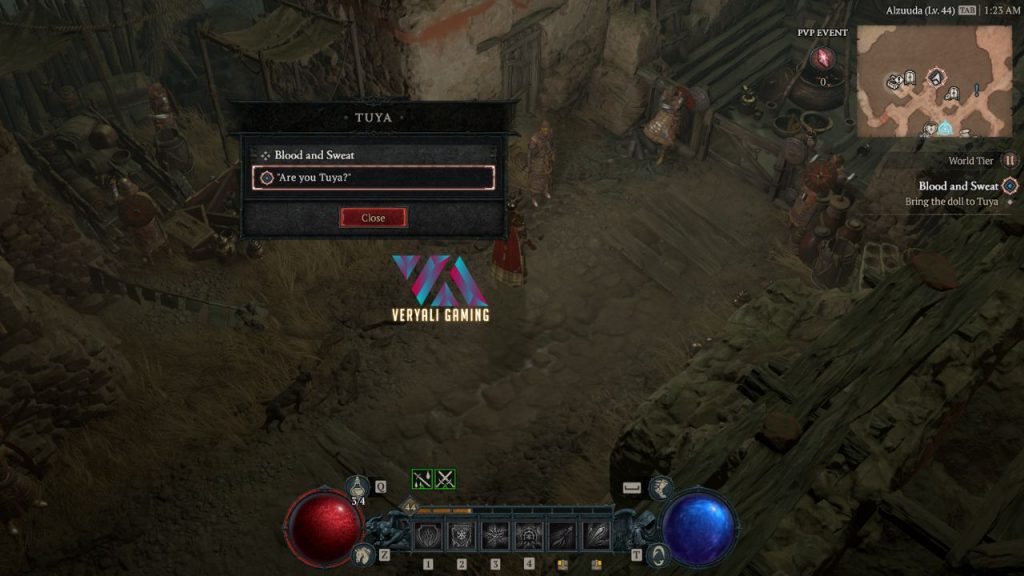Activate the sixth skill bar slot
Viewport: 1024px width, 576px height.
point(596,536)
